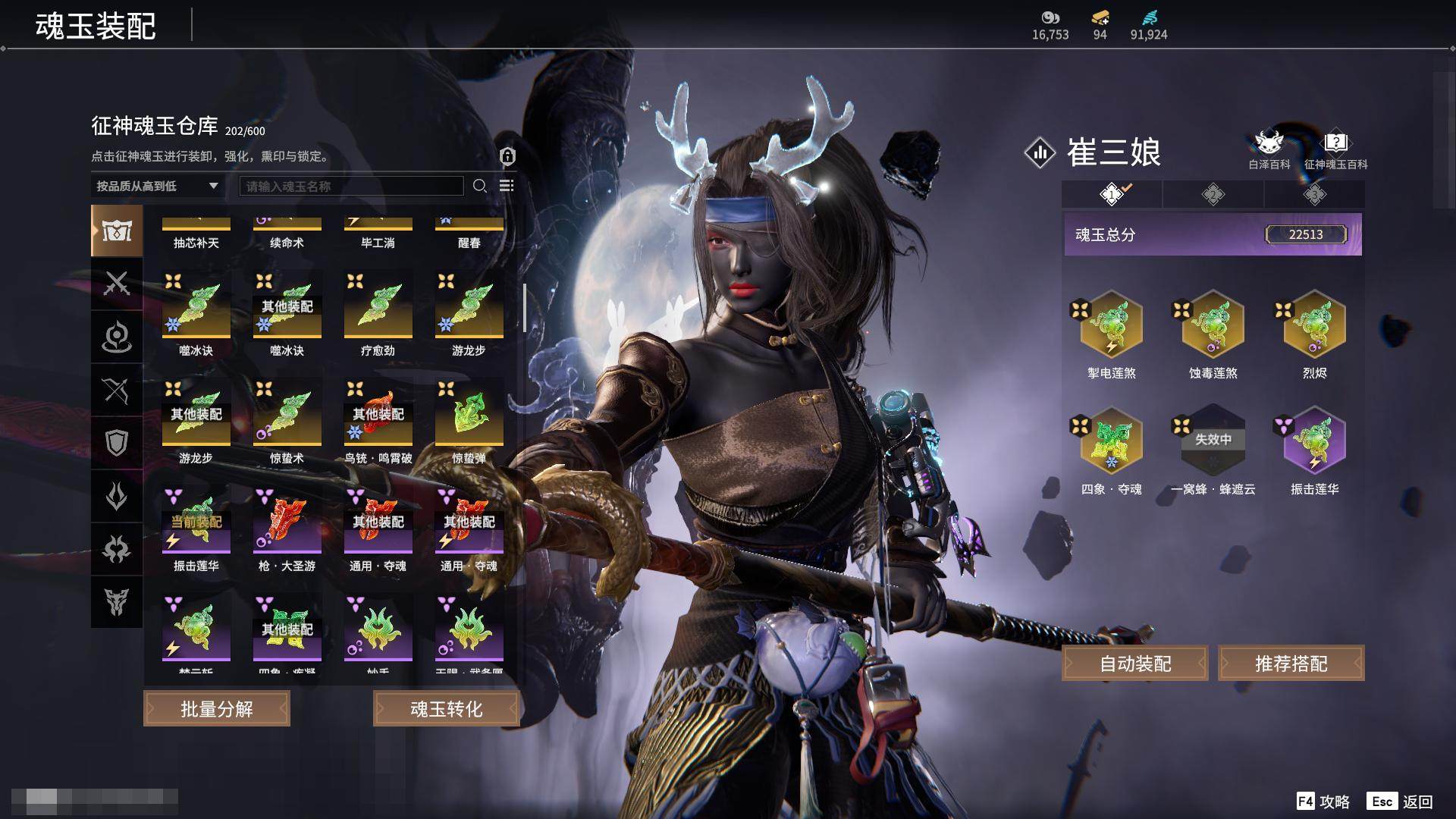
Task: Select the equipped 掣电莲煞 jade
Action: tap(1111, 325)
